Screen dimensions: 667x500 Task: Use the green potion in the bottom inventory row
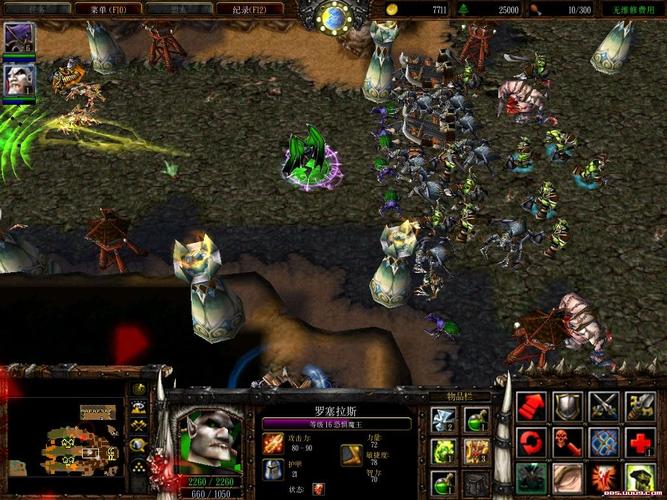coord(443,483)
